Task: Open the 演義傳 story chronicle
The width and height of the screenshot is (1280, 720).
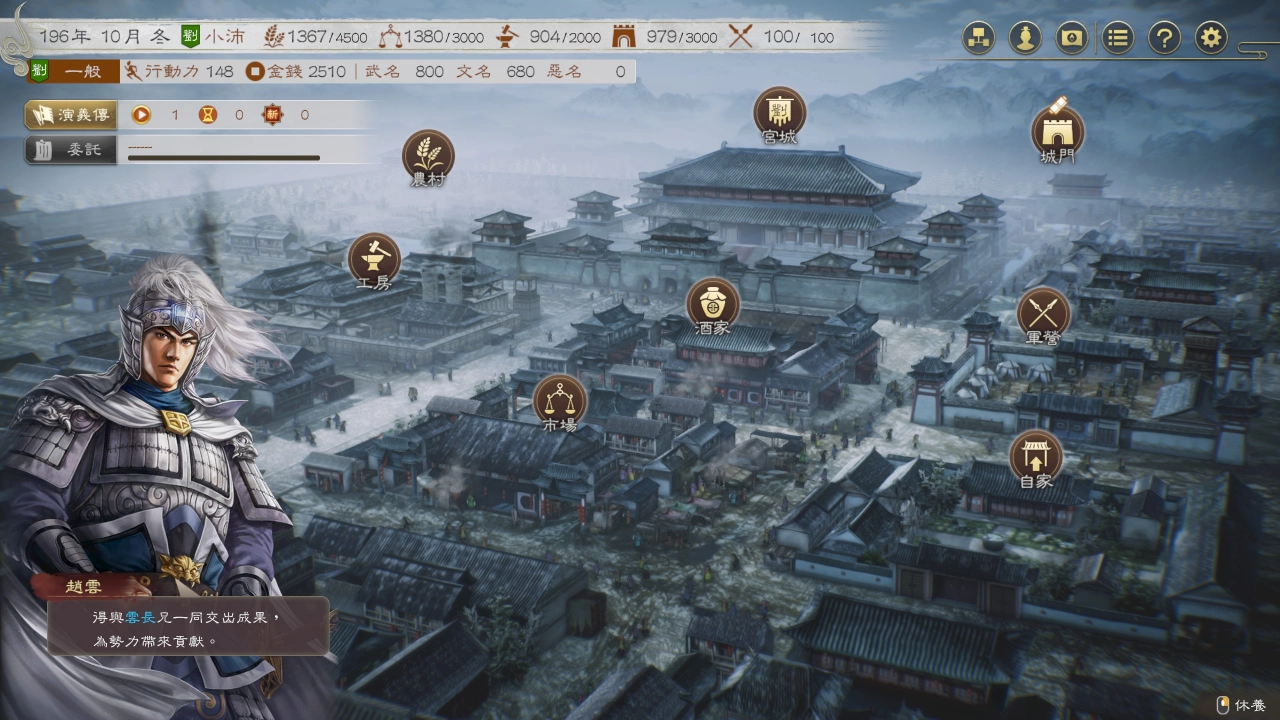Action: [71, 115]
